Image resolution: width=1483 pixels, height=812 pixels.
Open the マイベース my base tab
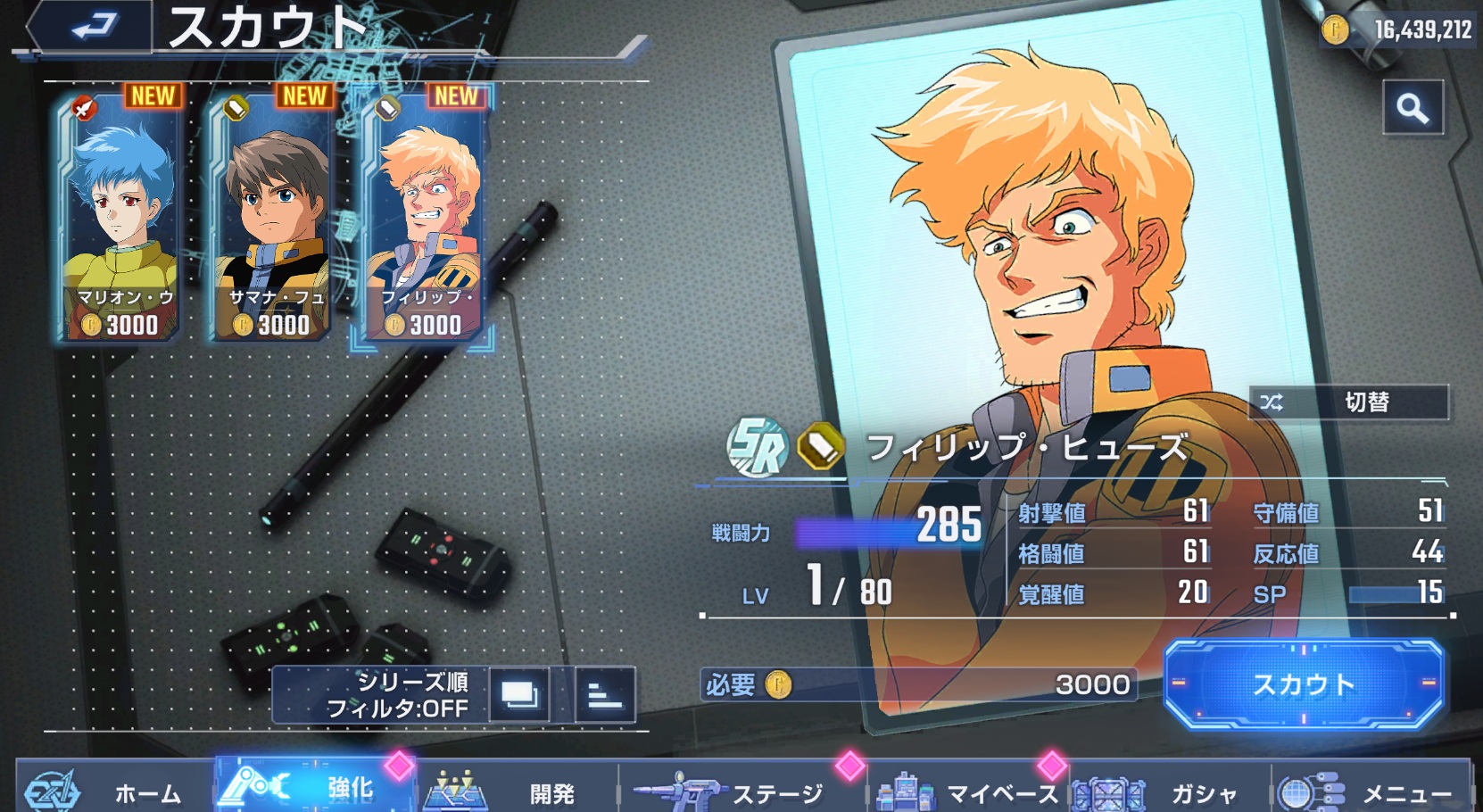(968, 790)
